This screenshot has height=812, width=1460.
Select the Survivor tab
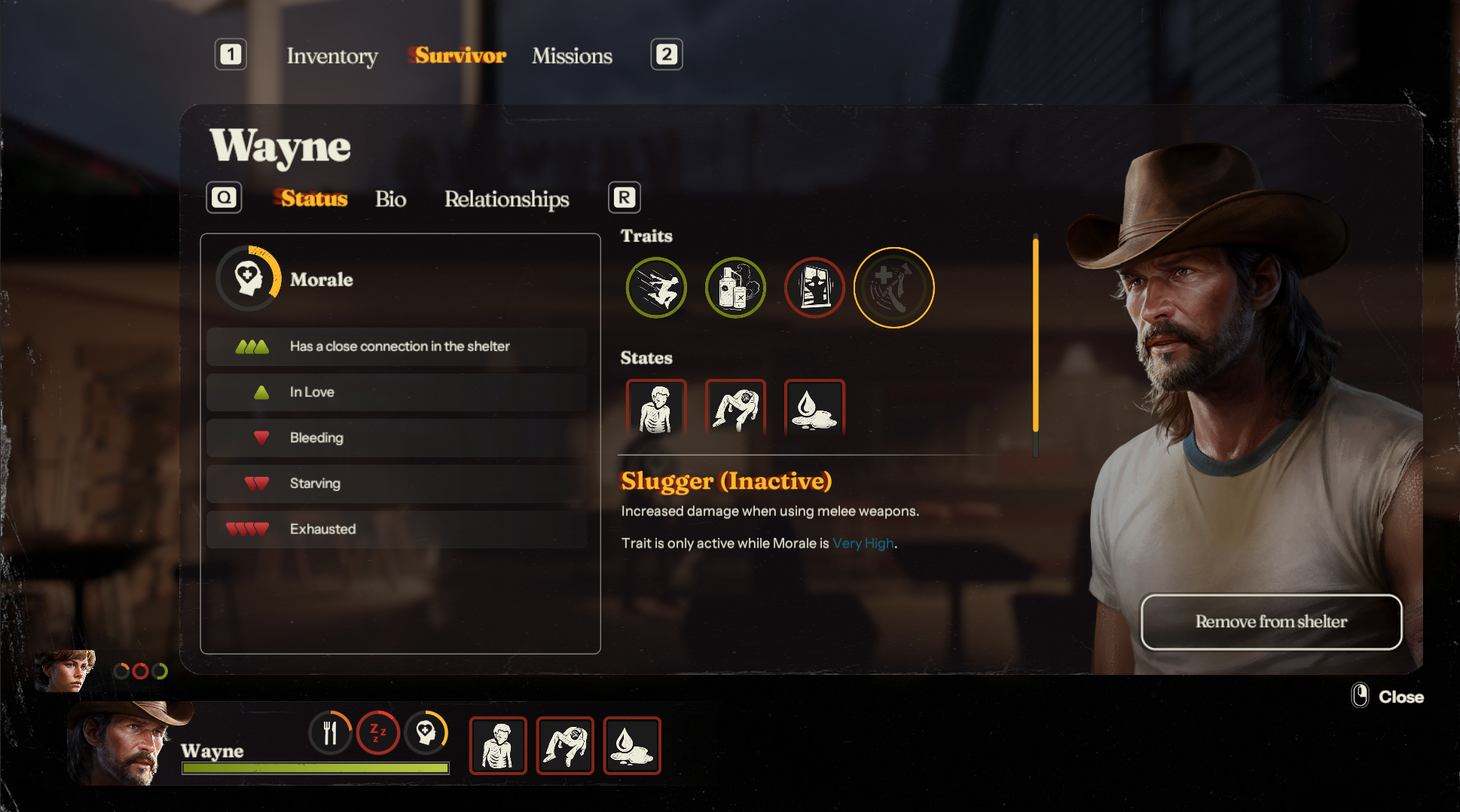pyautogui.click(x=460, y=56)
